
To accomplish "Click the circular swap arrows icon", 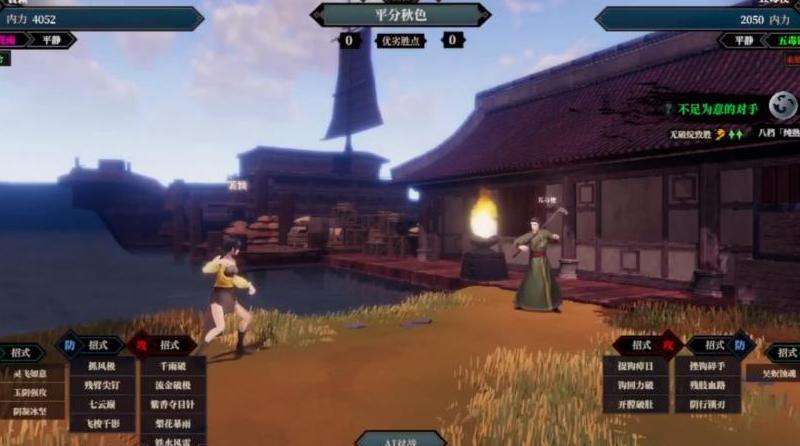I will (x=779, y=108).
